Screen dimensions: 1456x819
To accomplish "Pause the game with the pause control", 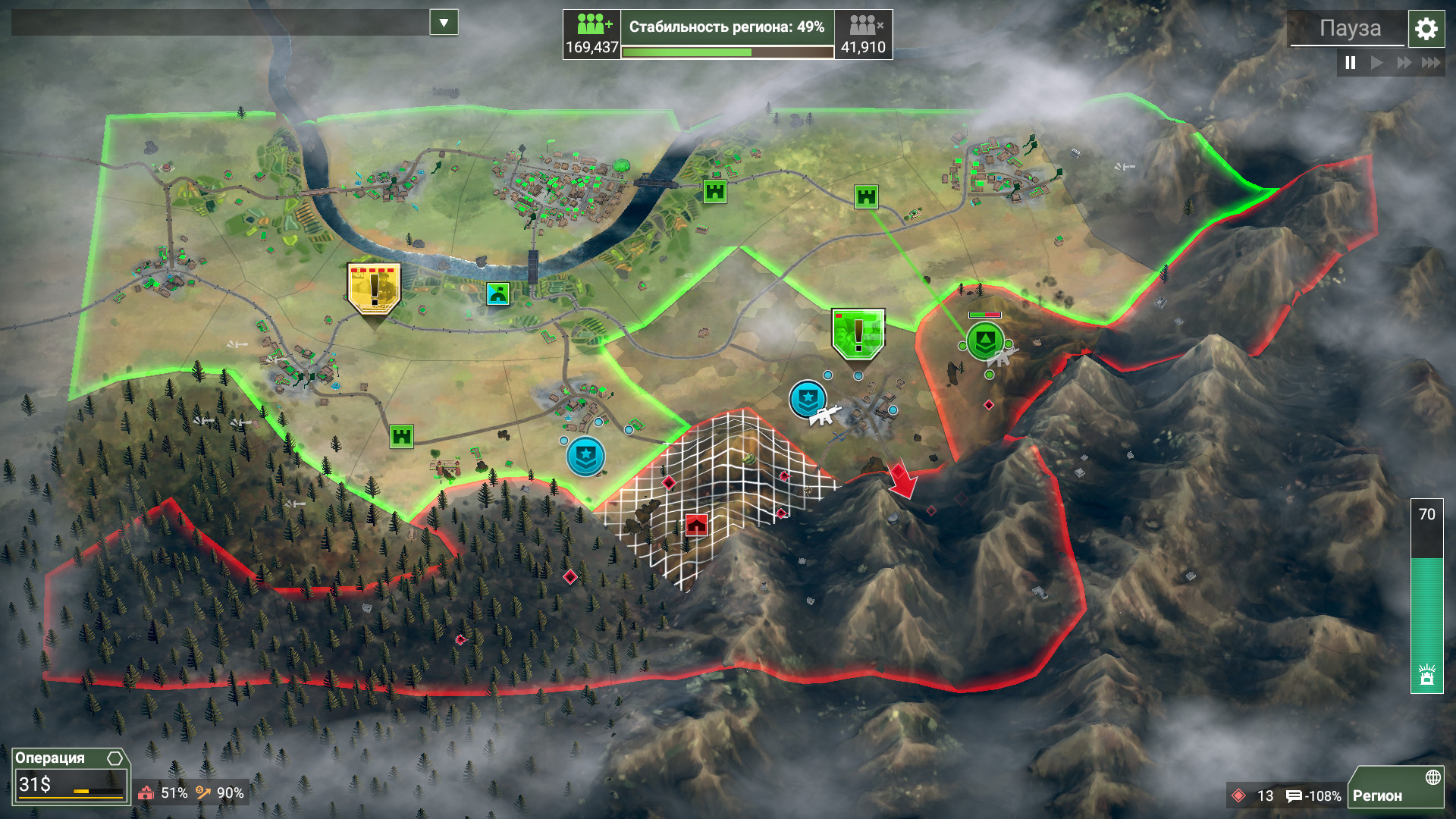I will pyautogui.click(x=1349, y=64).
